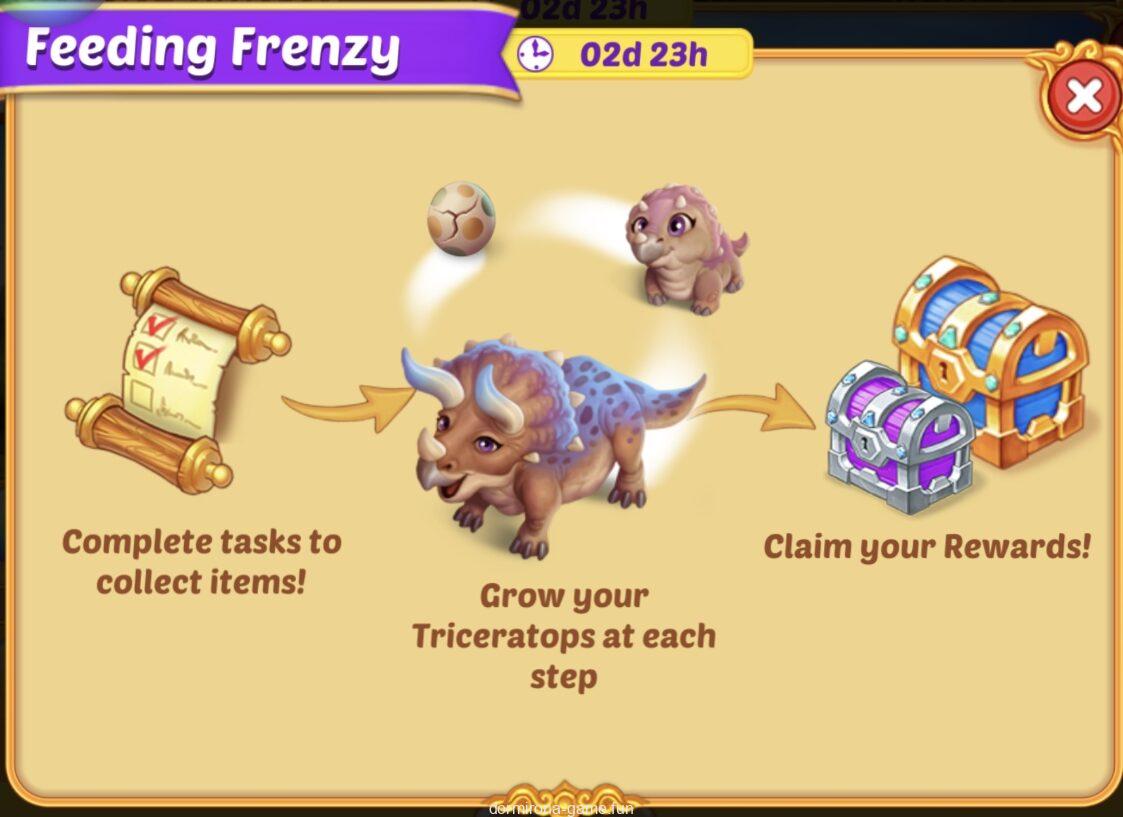Screen dimensions: 1123x817
Task: Close the Feeding Frenzy popup
Action: coord(1083,97)
